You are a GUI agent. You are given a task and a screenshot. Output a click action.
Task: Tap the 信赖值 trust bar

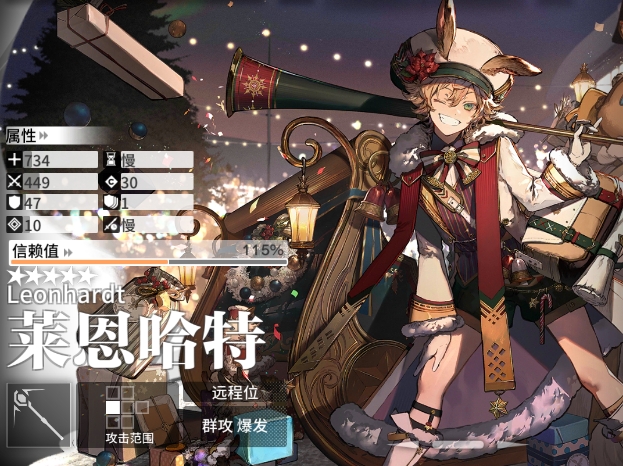(147, 252)
